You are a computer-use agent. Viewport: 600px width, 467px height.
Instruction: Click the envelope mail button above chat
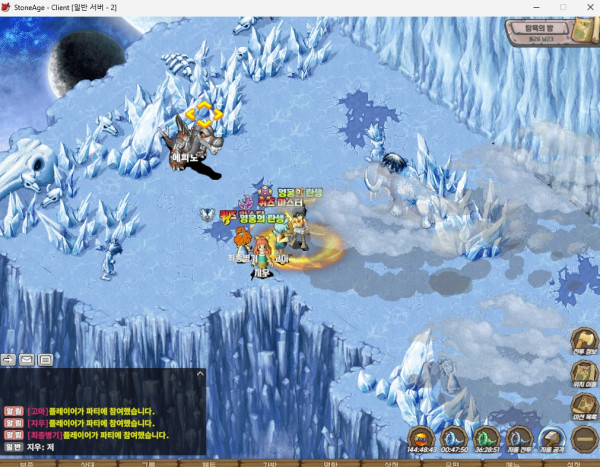point(27,359)
